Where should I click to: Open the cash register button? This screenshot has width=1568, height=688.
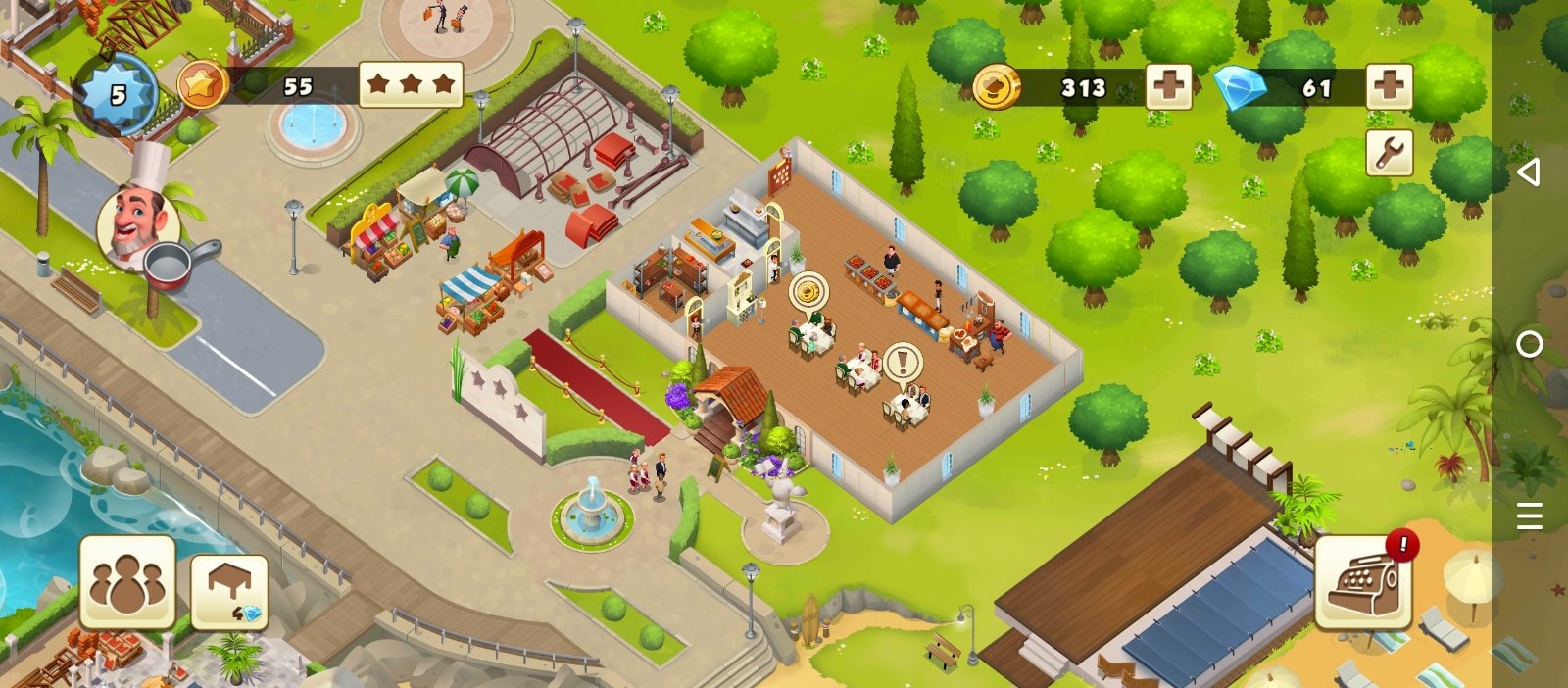click(x=1363, y=582)
